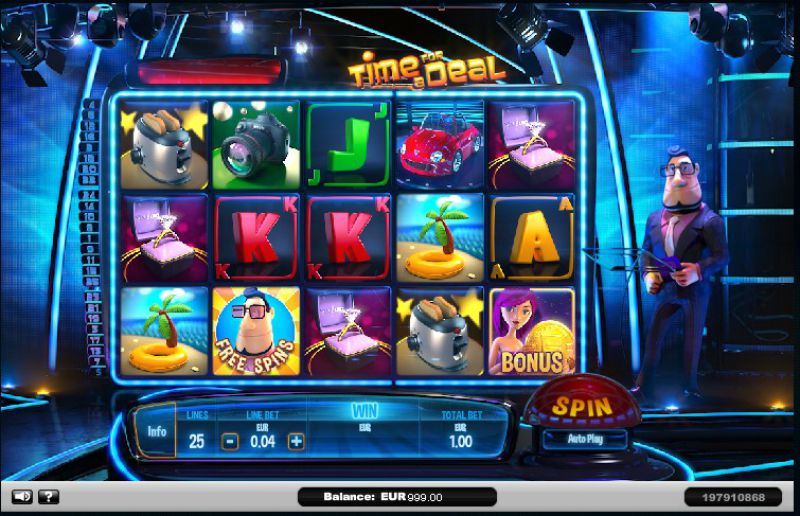Toggle sound with the speaker icon
800x516 pixels.
click(x=21, y=496)
